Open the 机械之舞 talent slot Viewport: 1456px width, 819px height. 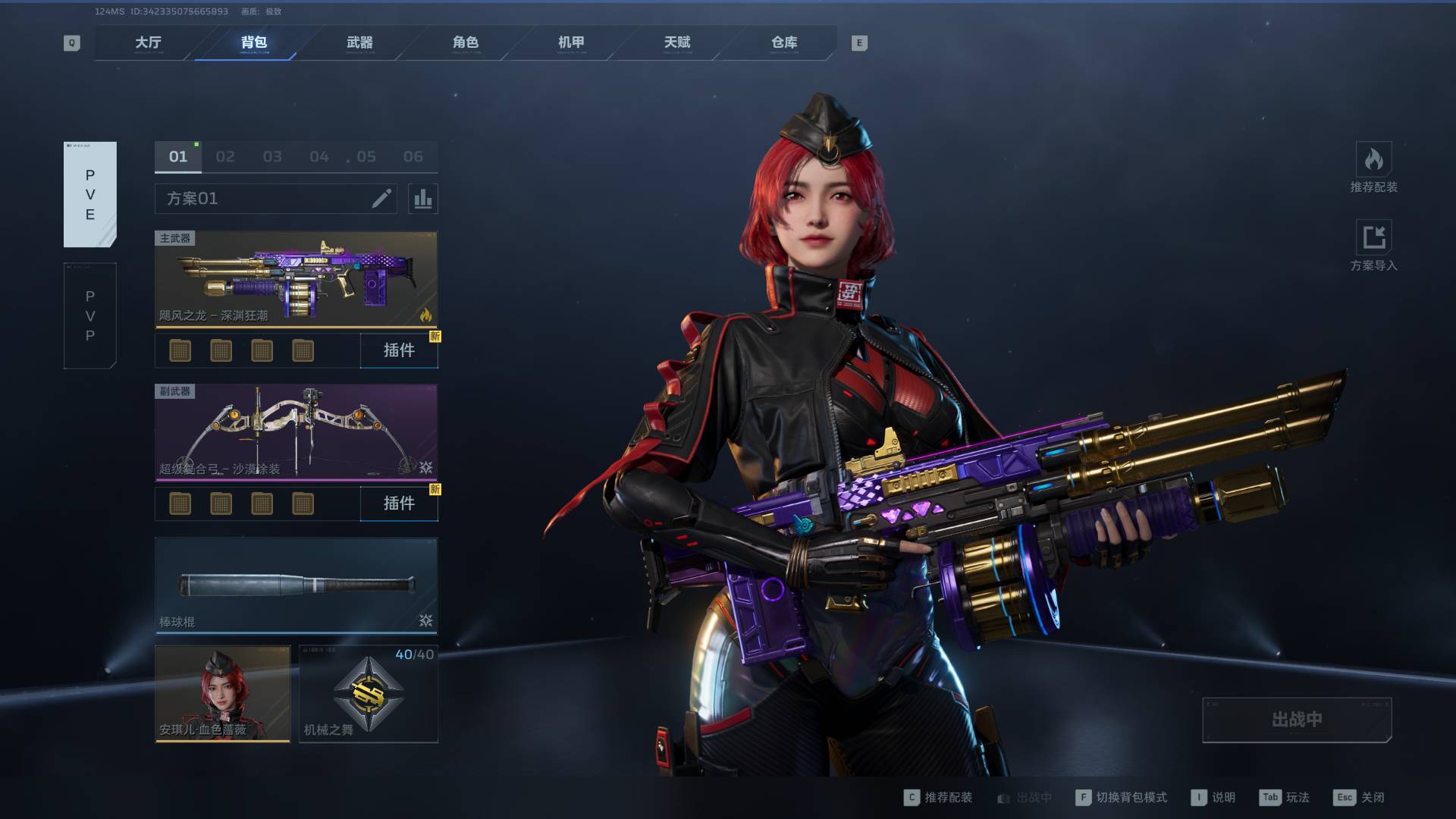(369, 694)
